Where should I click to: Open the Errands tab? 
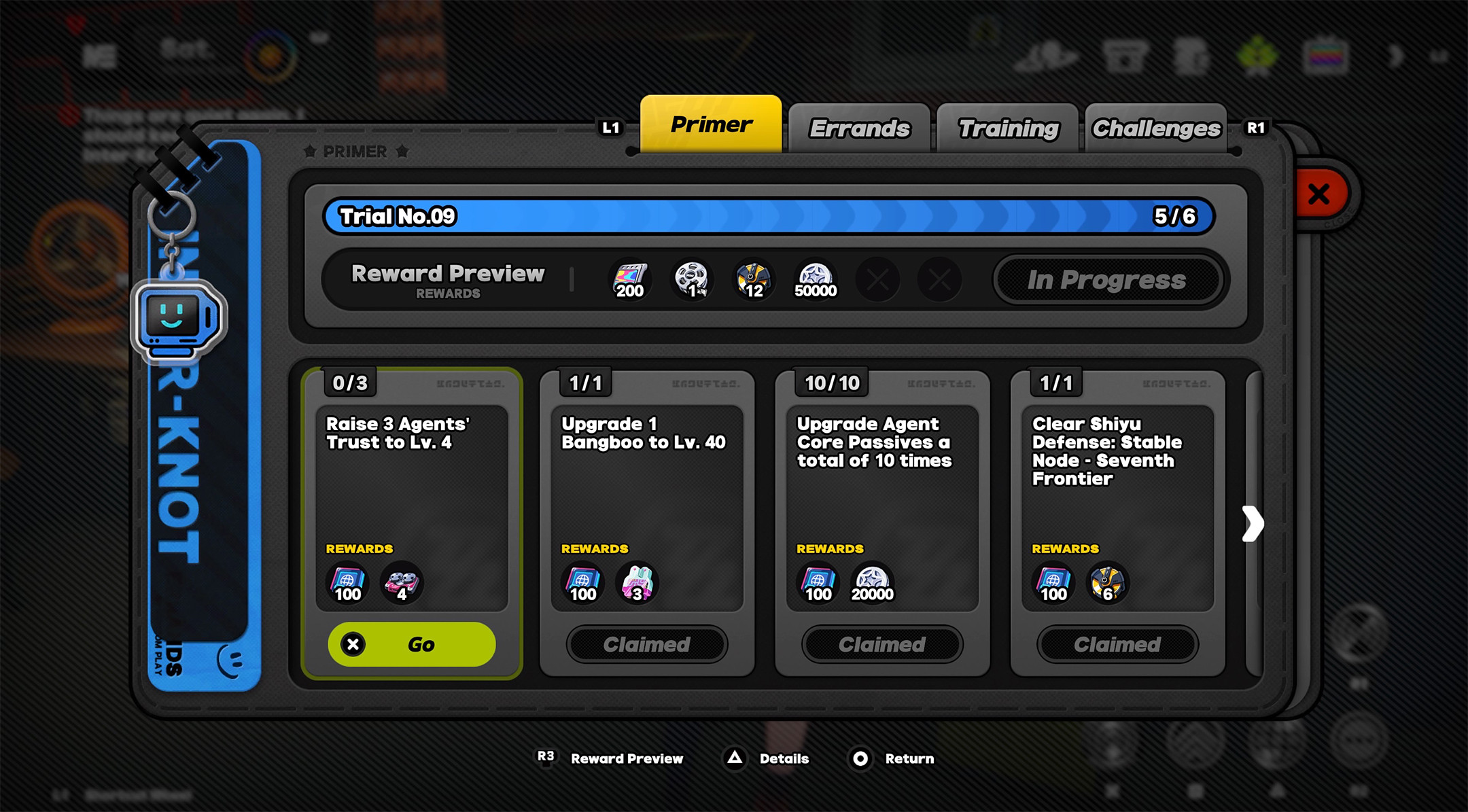(859, 128)
